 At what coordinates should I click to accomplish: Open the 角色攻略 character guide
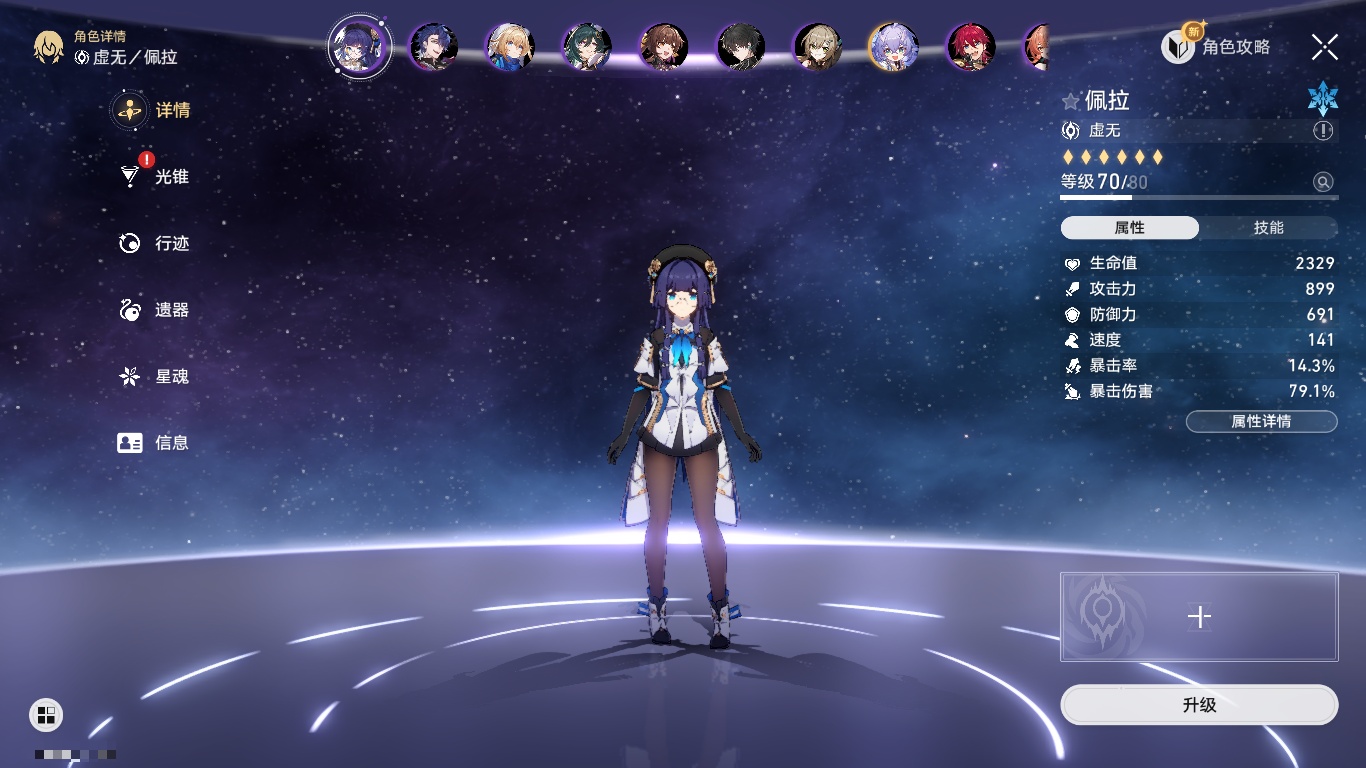pos(1217,47)
